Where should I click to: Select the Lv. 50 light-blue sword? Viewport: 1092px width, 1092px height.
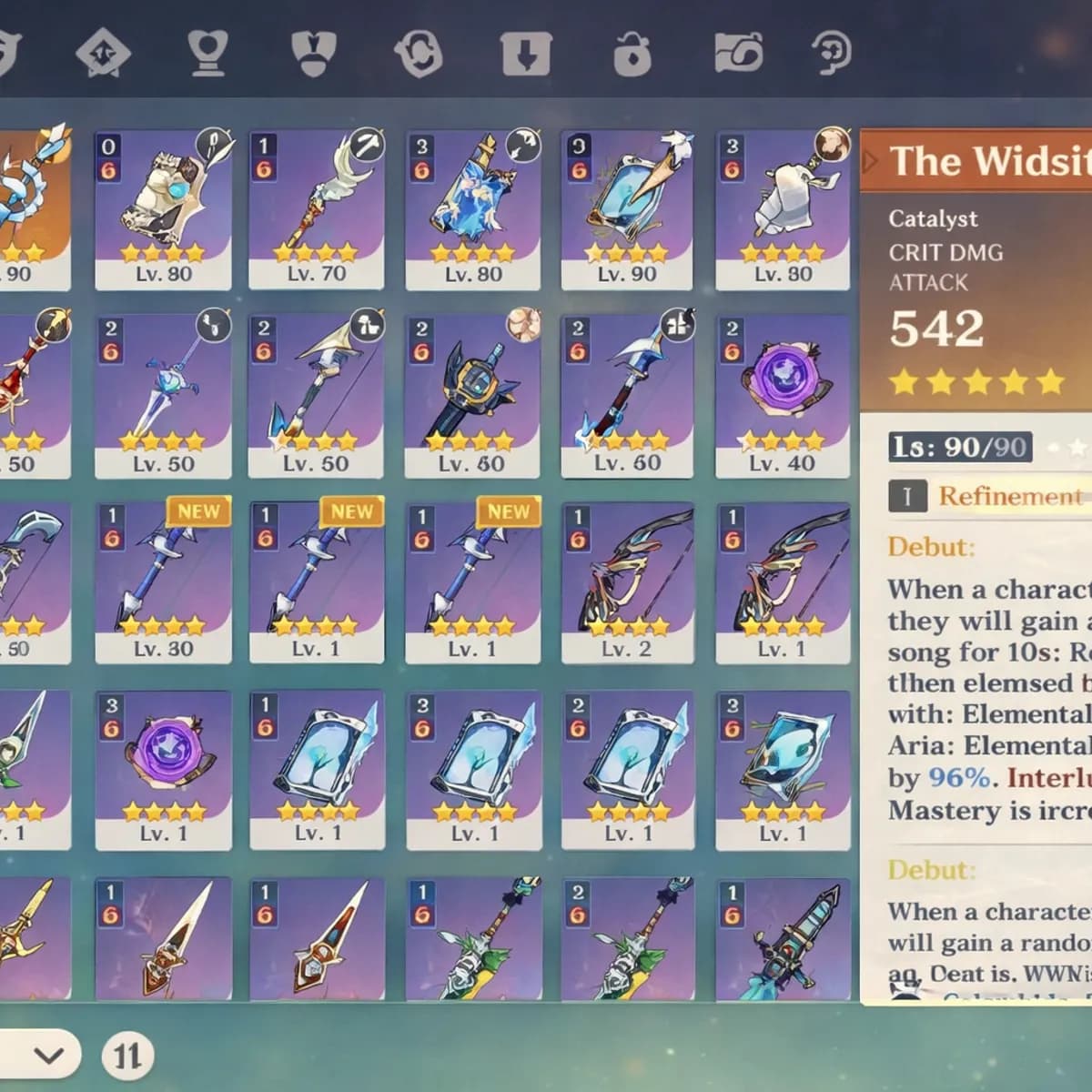pos(164,396)
